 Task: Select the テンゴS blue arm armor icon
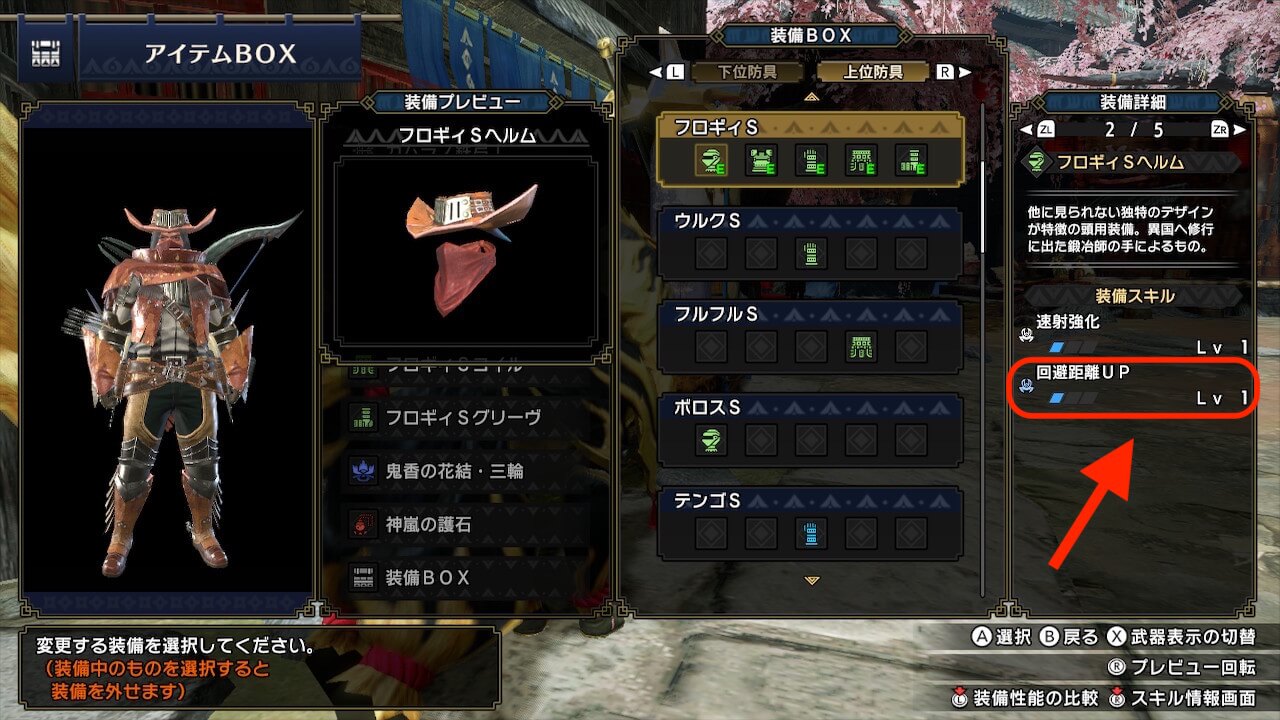(x=811, y=532)
